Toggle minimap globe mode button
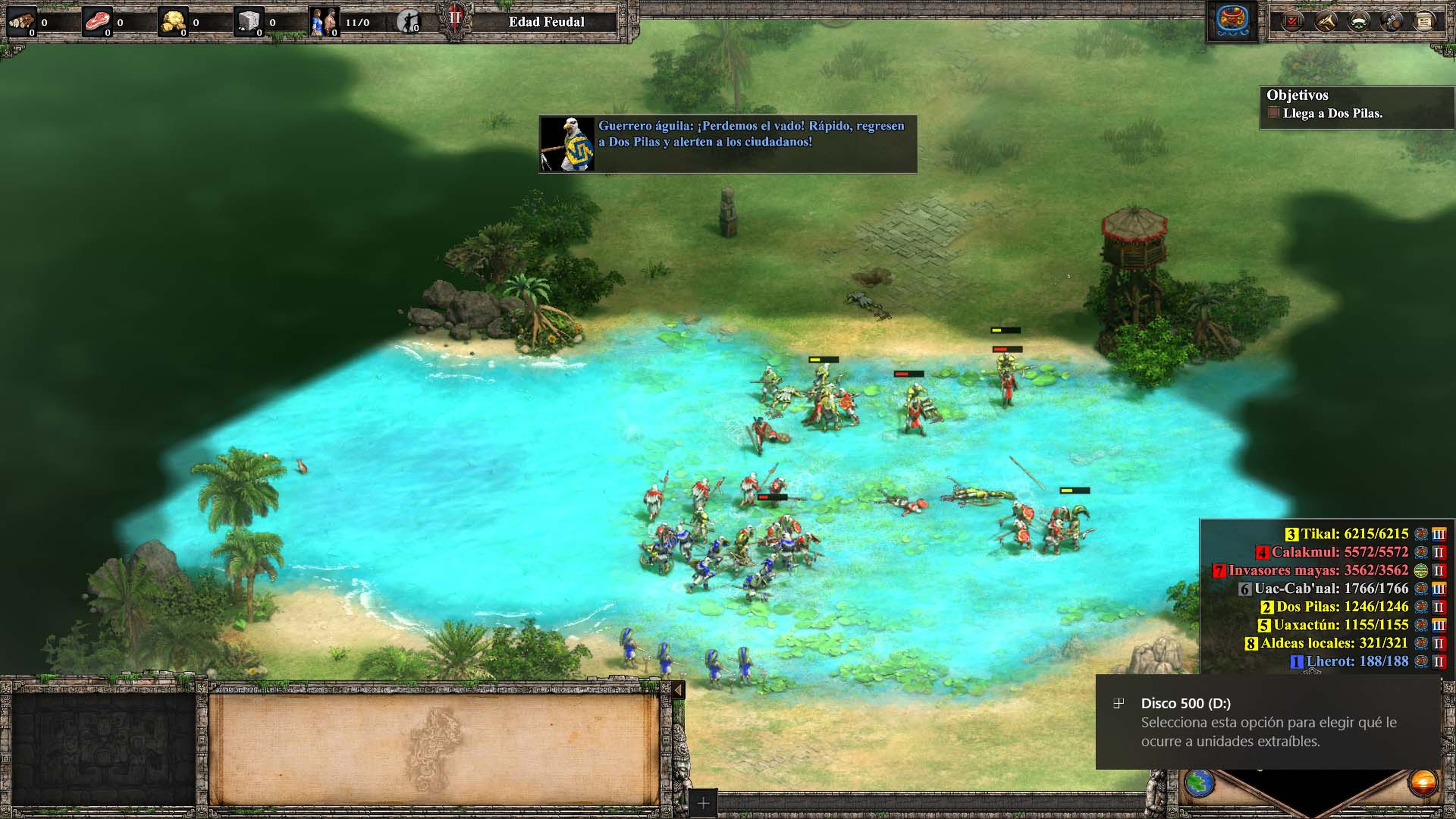The width and height of the screenshot is (1456, 819). pyautogui.click(x=1199, y=783)
